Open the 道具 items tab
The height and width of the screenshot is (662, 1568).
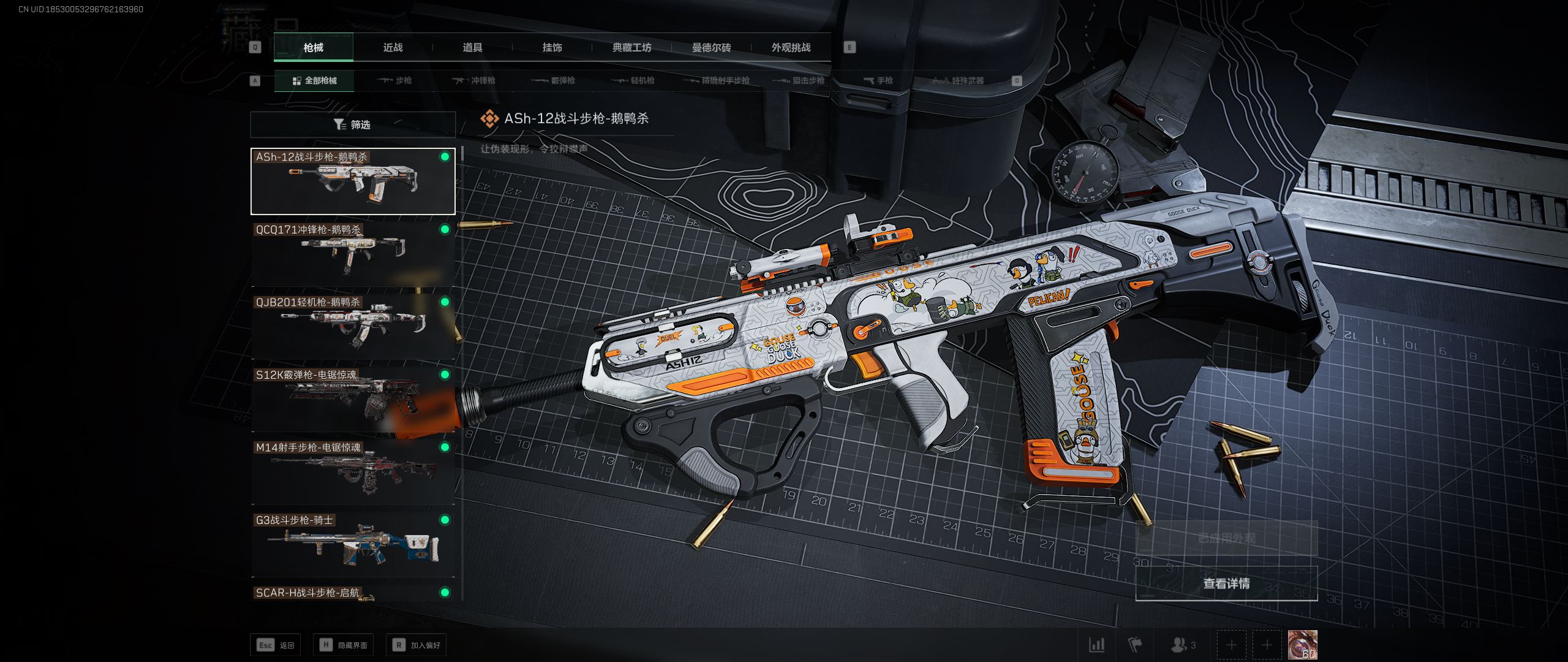click(x=472, y=47)
